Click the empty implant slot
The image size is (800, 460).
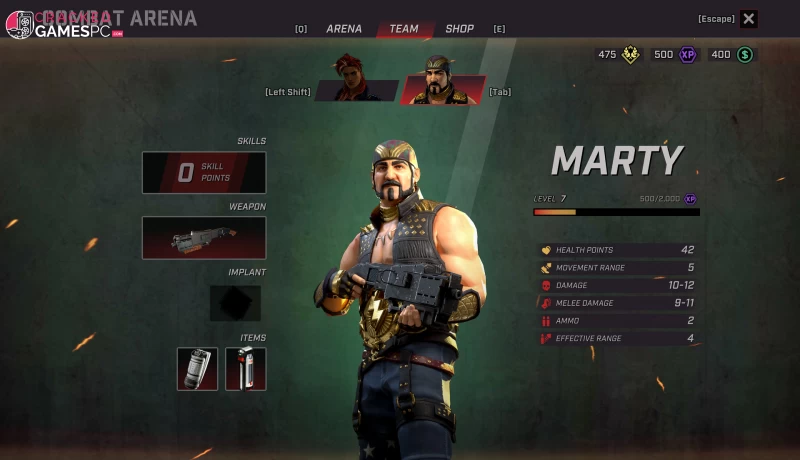point(235,303)
